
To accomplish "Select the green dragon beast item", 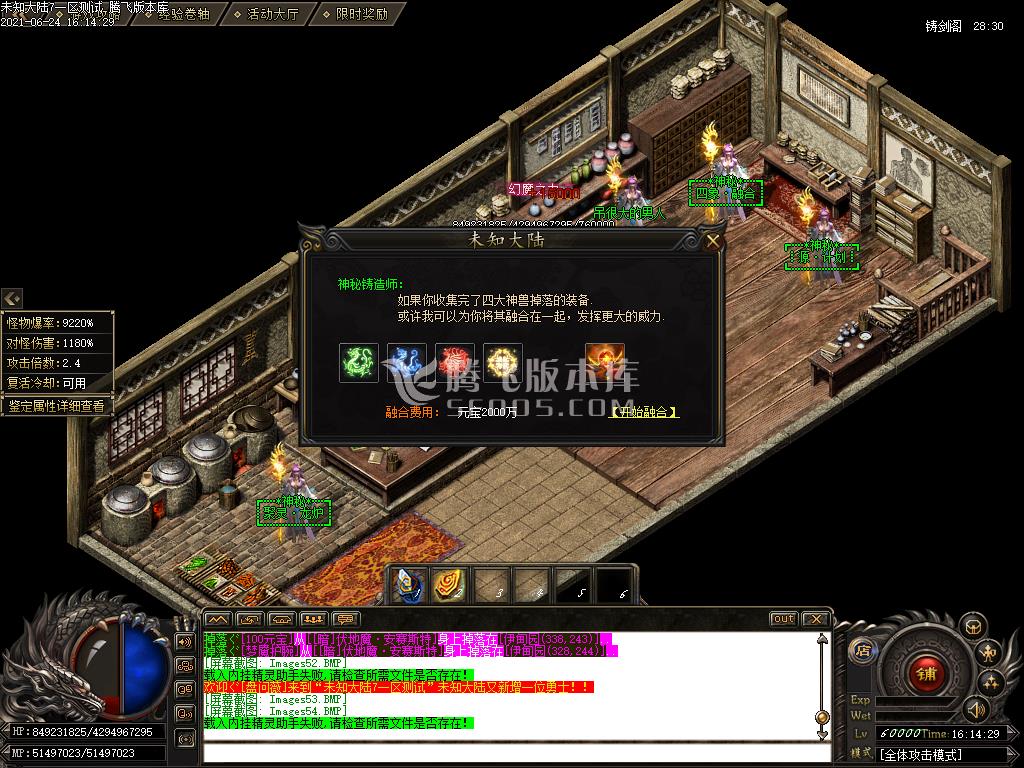I will click(359, 363).
